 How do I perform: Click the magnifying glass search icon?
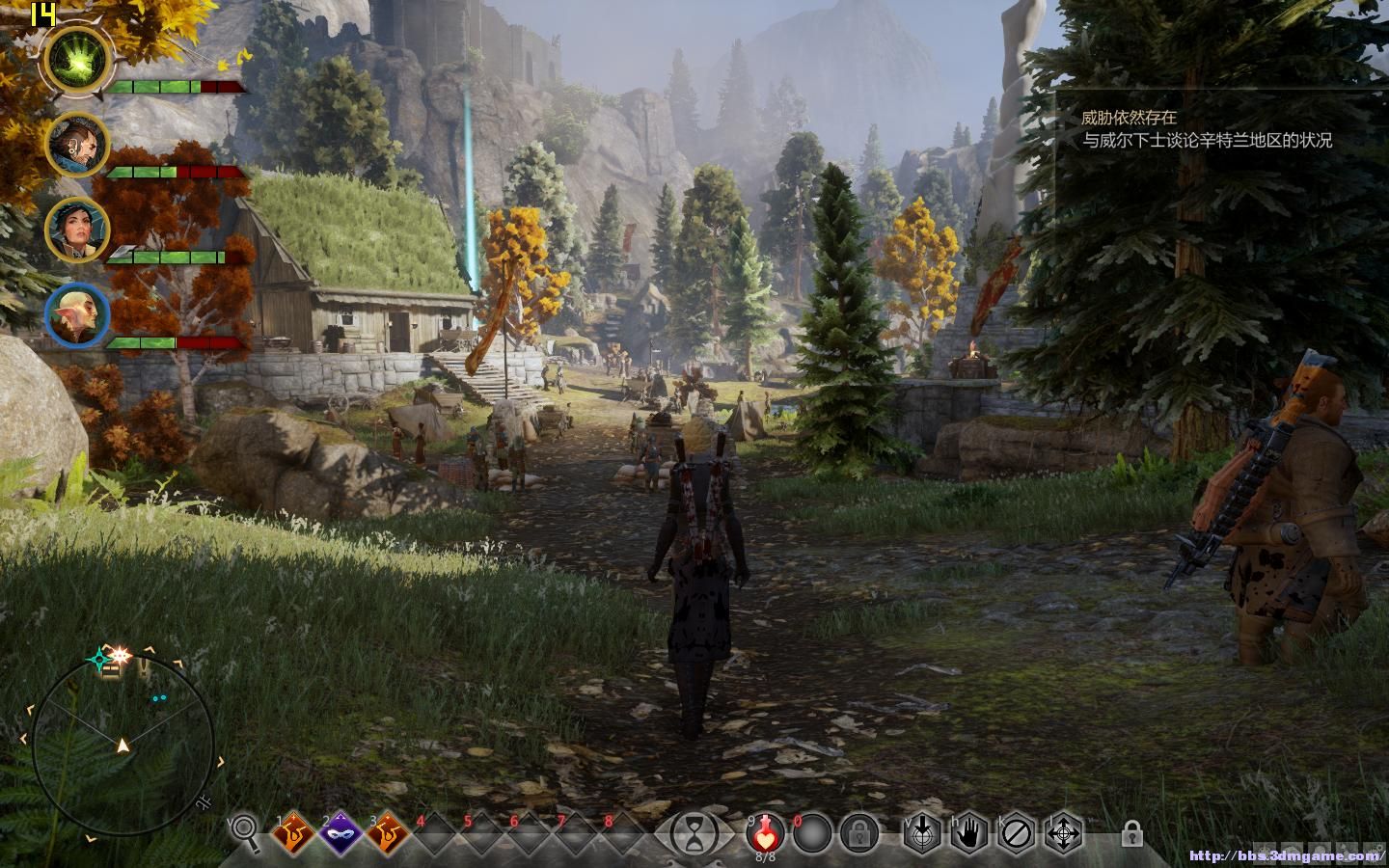click(246, 830)
